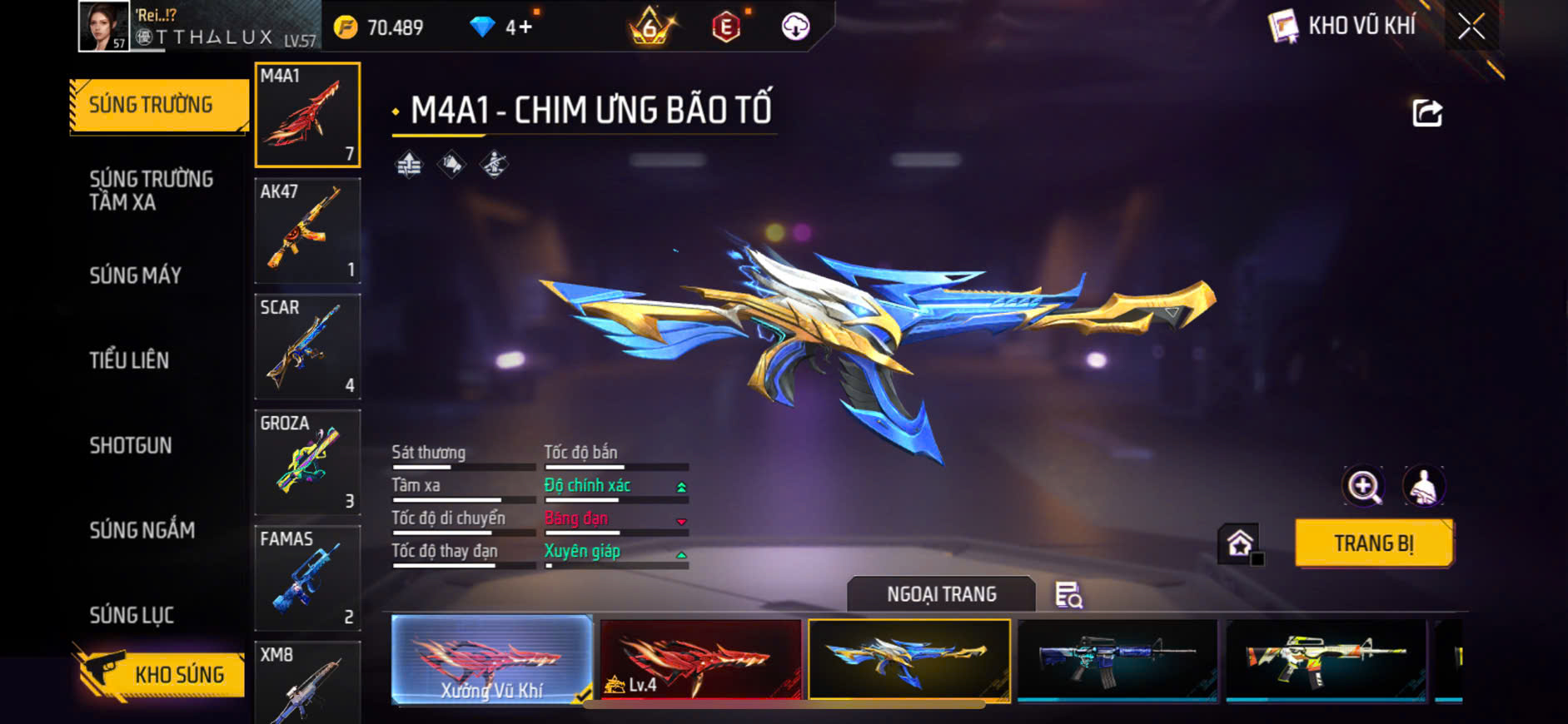Zoom in with the magnifier icon

tap(1363, 487)
